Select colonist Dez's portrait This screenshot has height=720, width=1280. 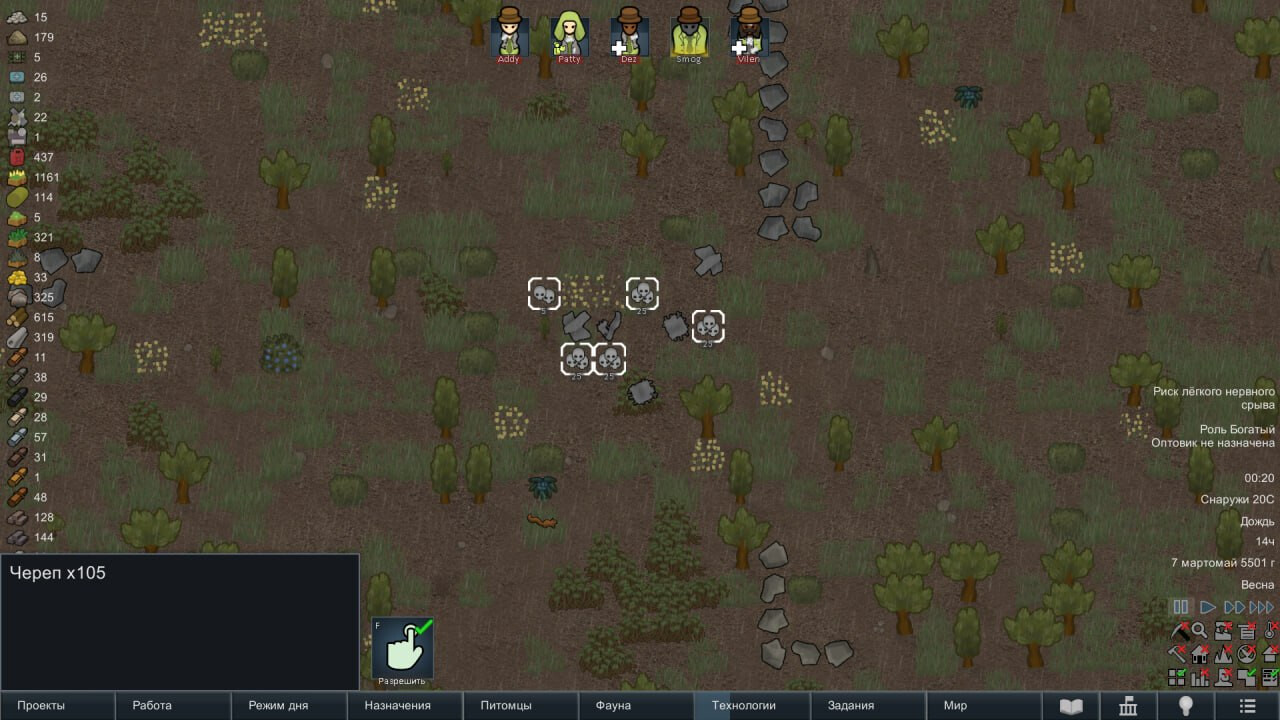629,33
